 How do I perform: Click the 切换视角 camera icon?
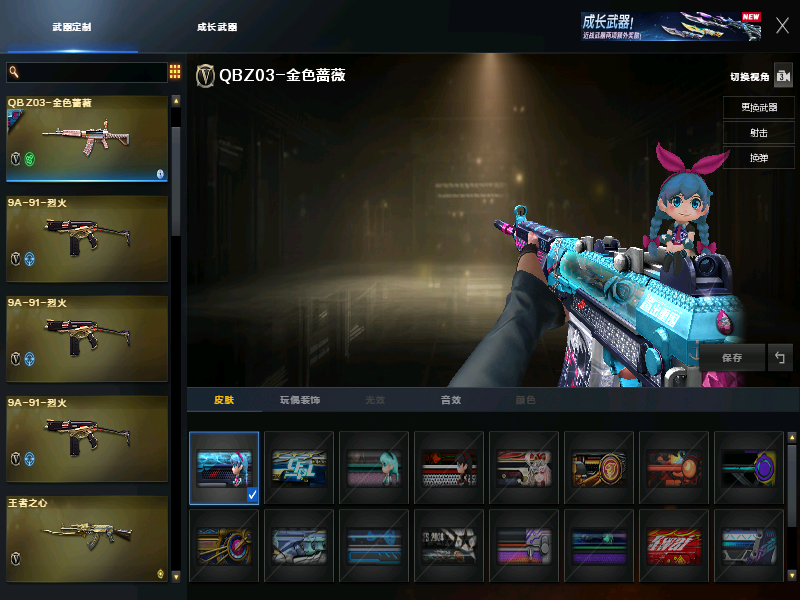[783, 76]
